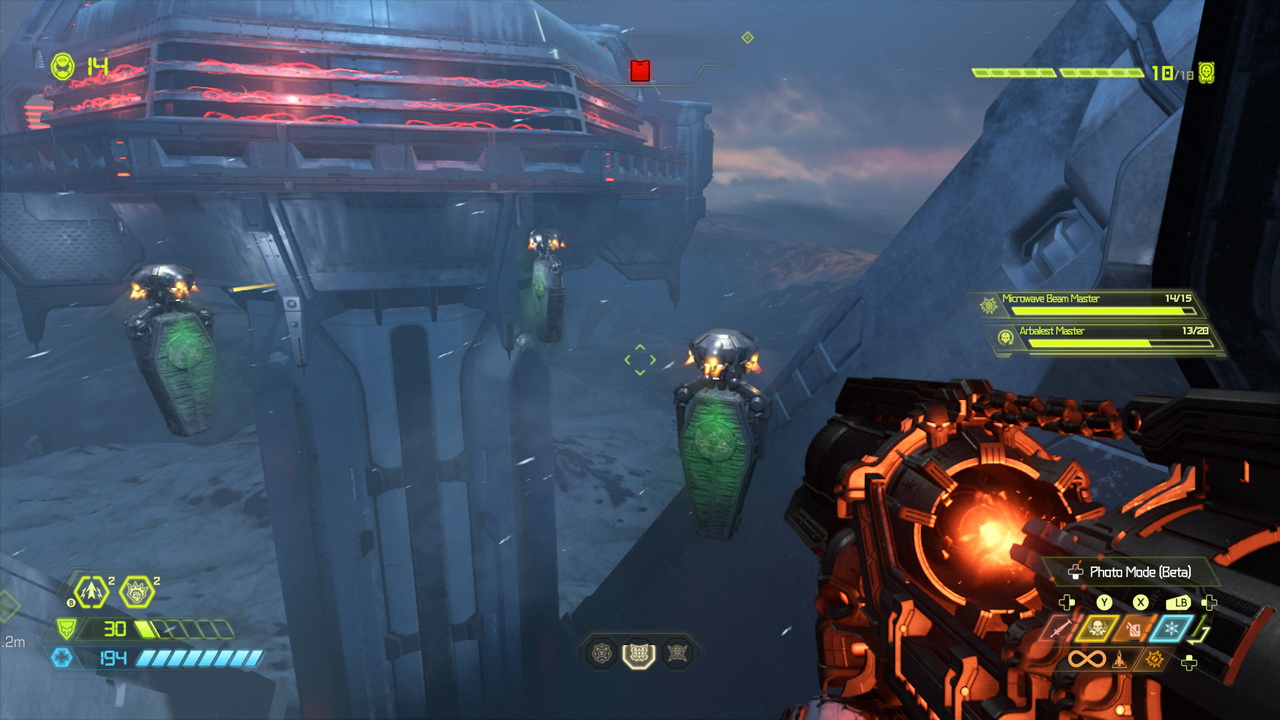
Task: Select the highlighted middle rune slot
Action: (x=638, y=654)
